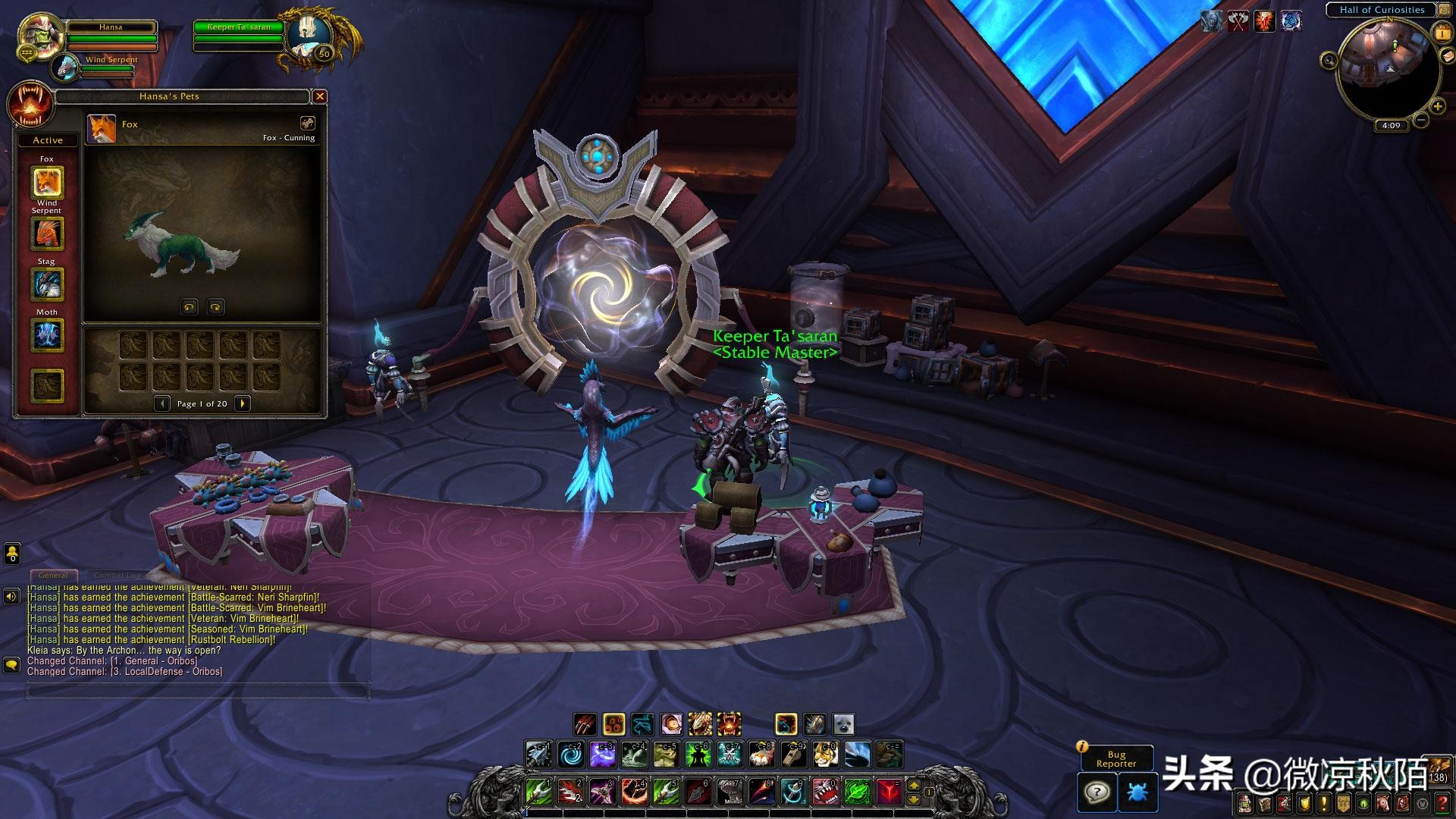This screenshot has height=819, width=1456.
Task: Target Keeper Ta'saran unit frame
Action: [x=239, y=28]
